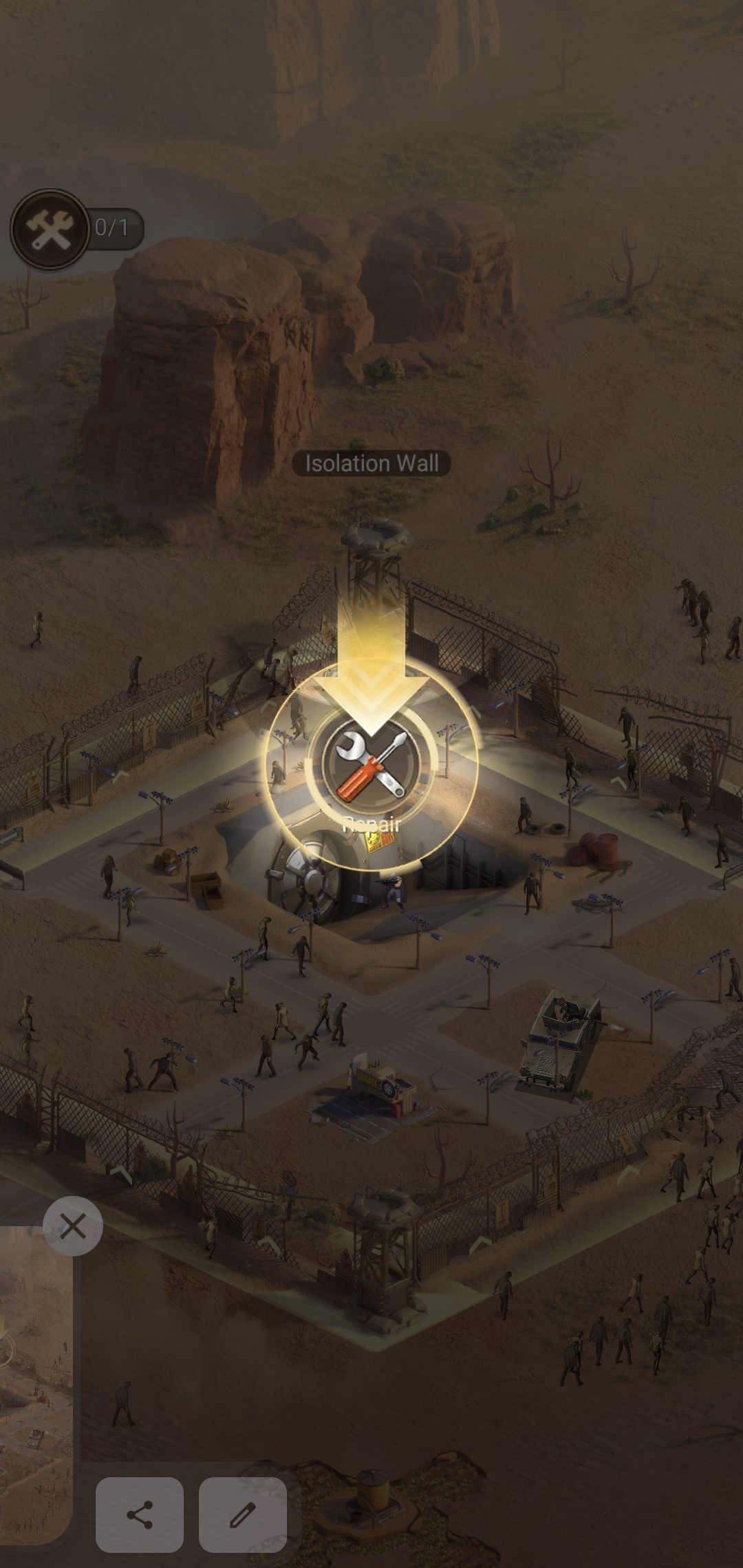743x1568 pixels.
Task: Open the build queue hammer icon
Action: coord(50,229)
